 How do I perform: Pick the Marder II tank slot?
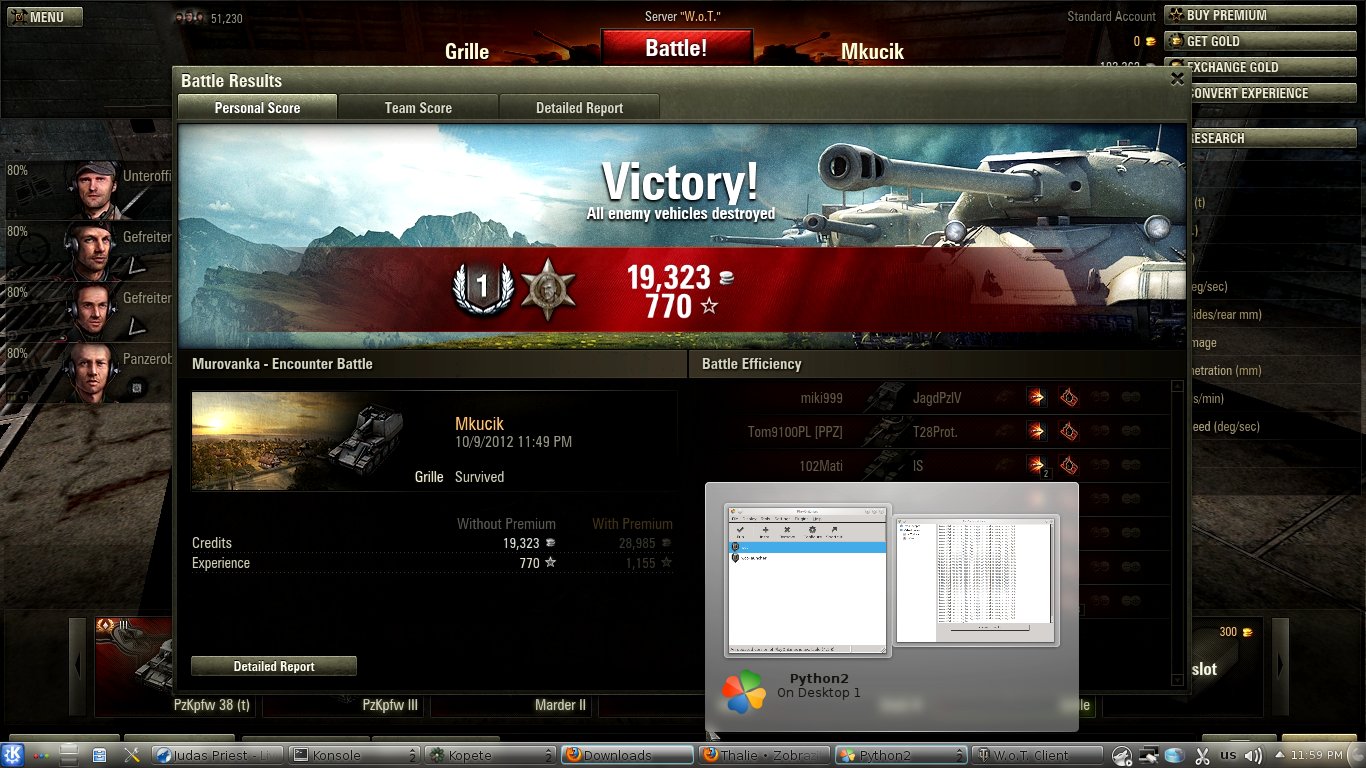[x=560, y=704]
